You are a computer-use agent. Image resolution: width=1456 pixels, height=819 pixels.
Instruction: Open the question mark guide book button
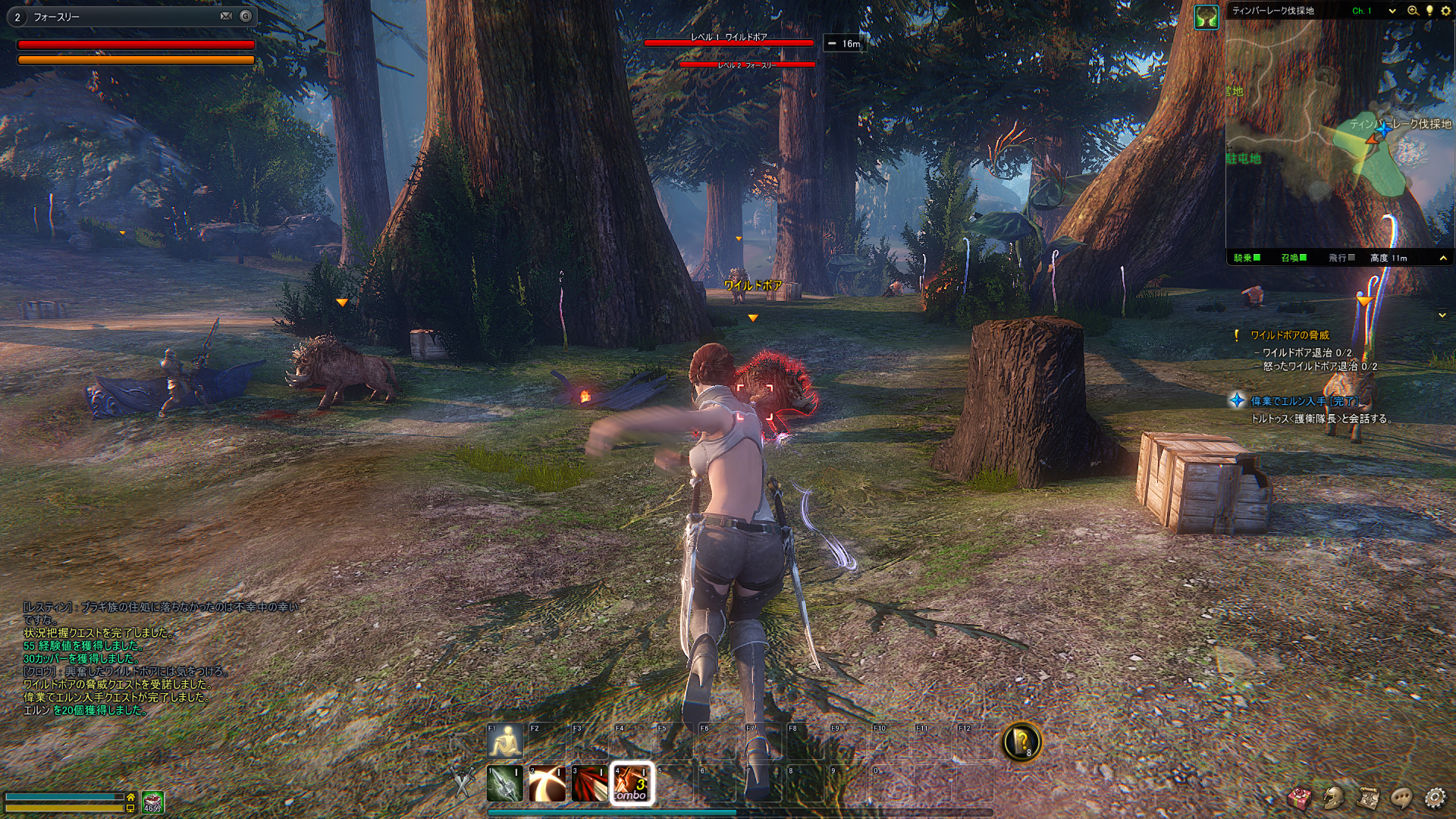1021,741
